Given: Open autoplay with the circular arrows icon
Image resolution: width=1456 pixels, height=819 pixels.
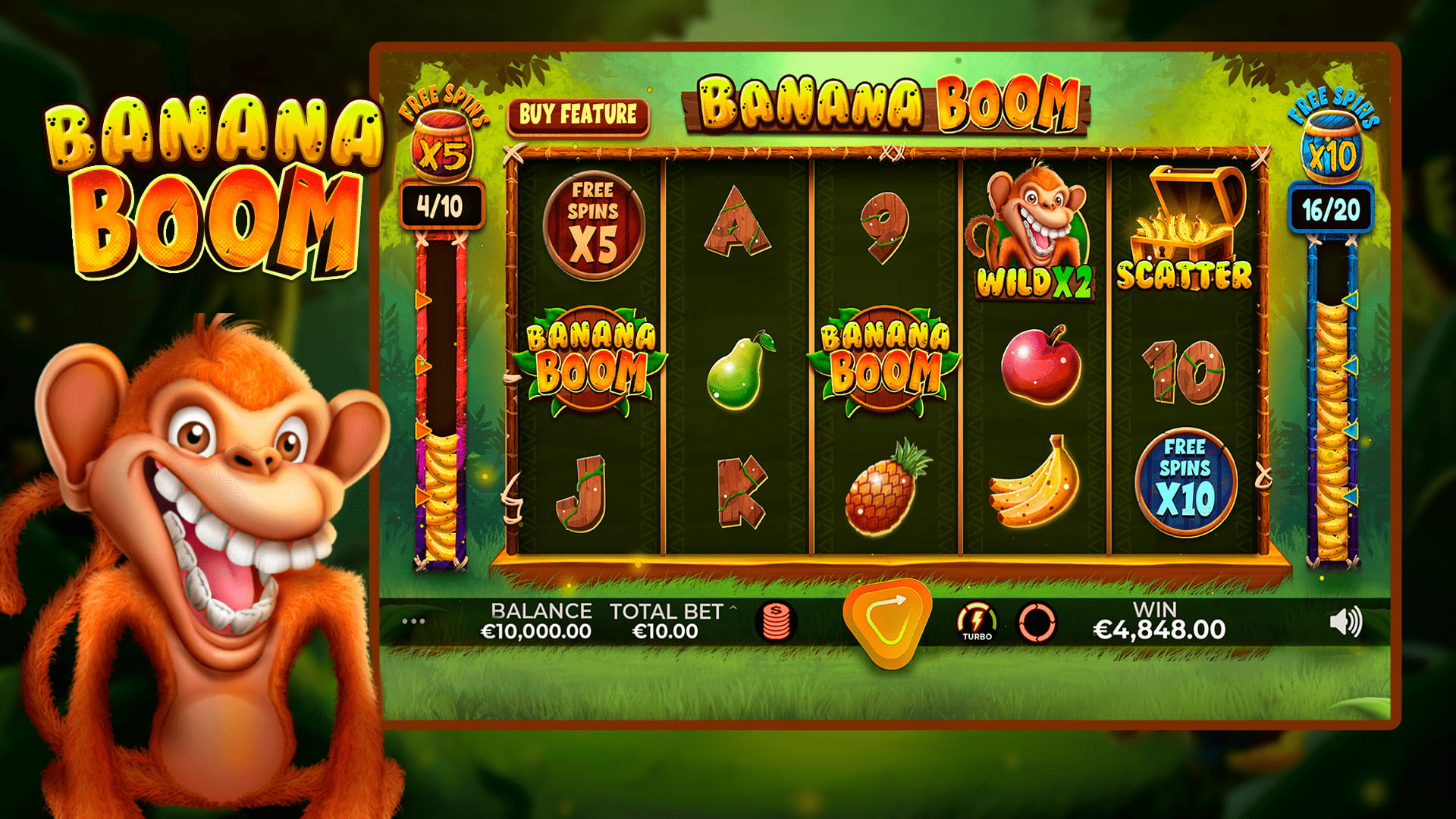Looking at the screenshot, I should pos(1037,623).
